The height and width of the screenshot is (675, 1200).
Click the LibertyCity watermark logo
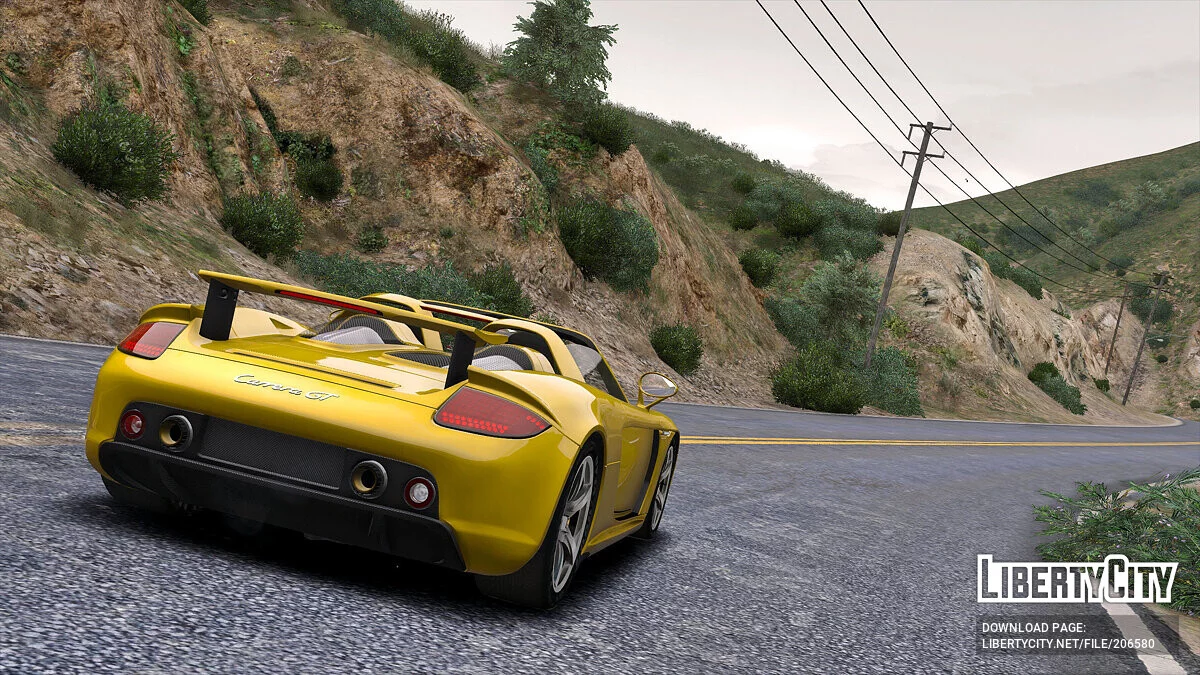point(1077,579)
